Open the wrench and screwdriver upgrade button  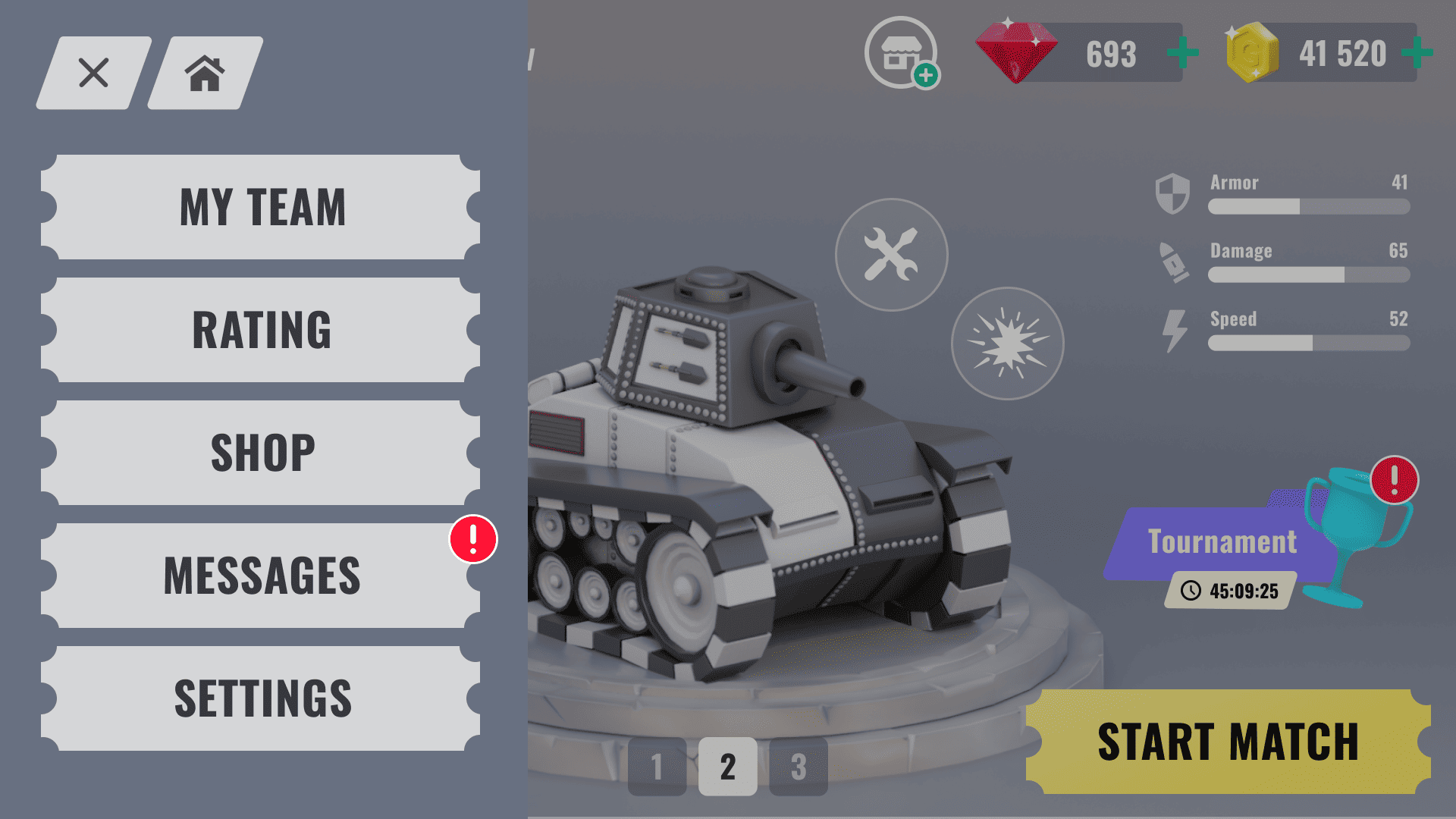pyautogui.click(x=891, y=255)
